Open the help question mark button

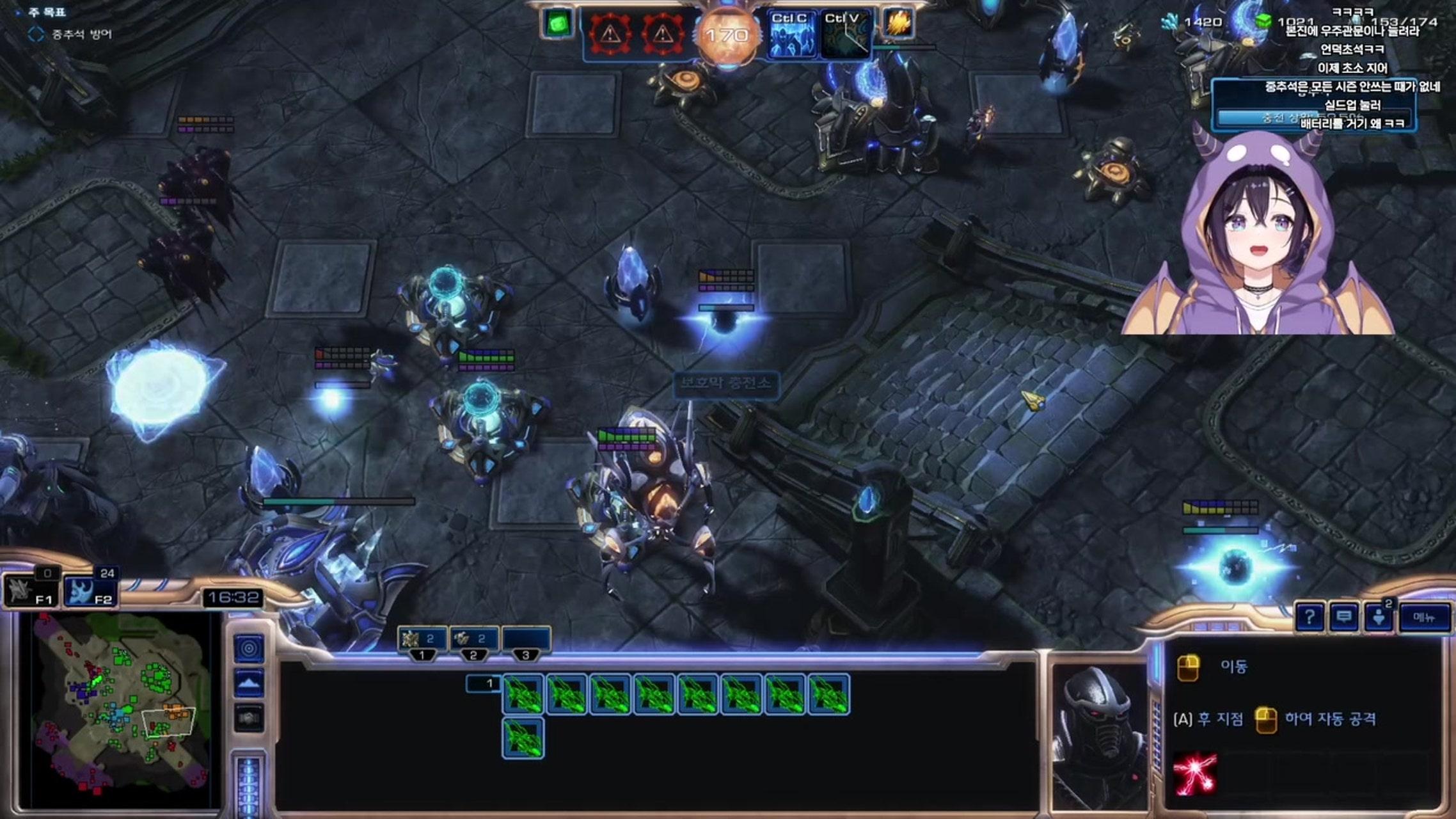pyautogui.click(x=1310, y=617)
